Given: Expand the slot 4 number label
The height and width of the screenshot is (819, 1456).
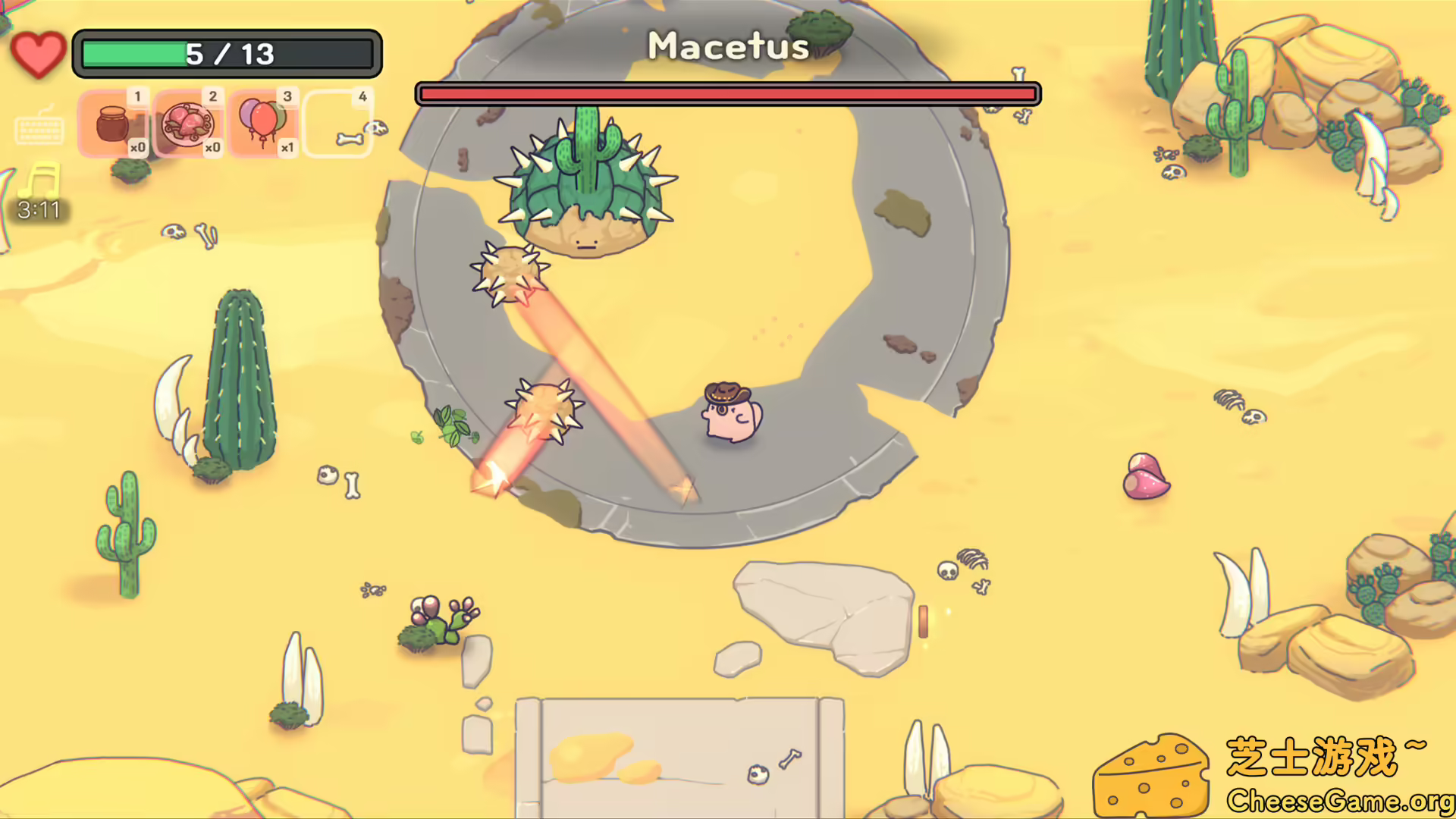Looking at the screenshot, I should coord(362,97).
